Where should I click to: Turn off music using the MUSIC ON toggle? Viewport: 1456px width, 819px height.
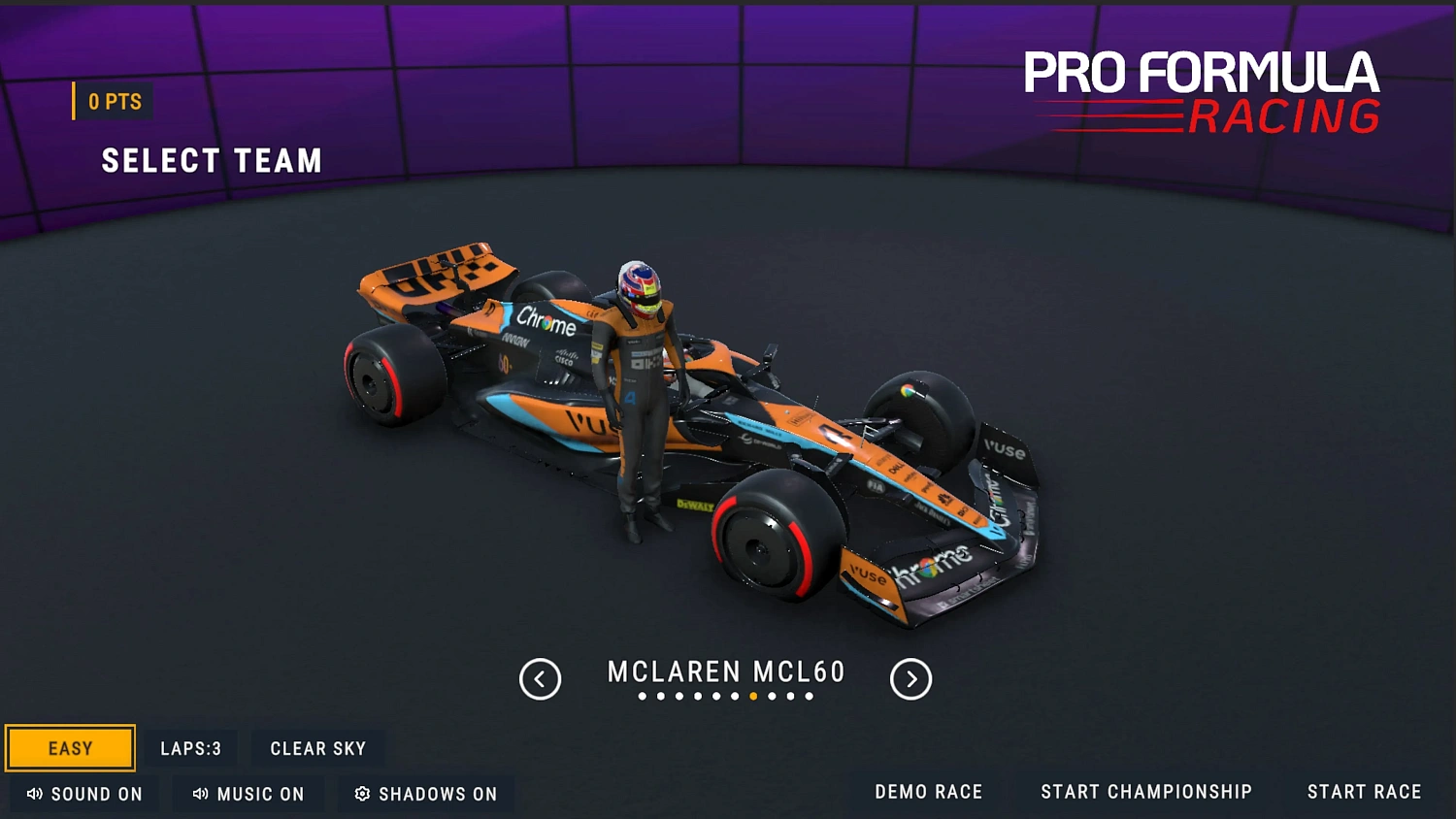[x=248, y=794]
